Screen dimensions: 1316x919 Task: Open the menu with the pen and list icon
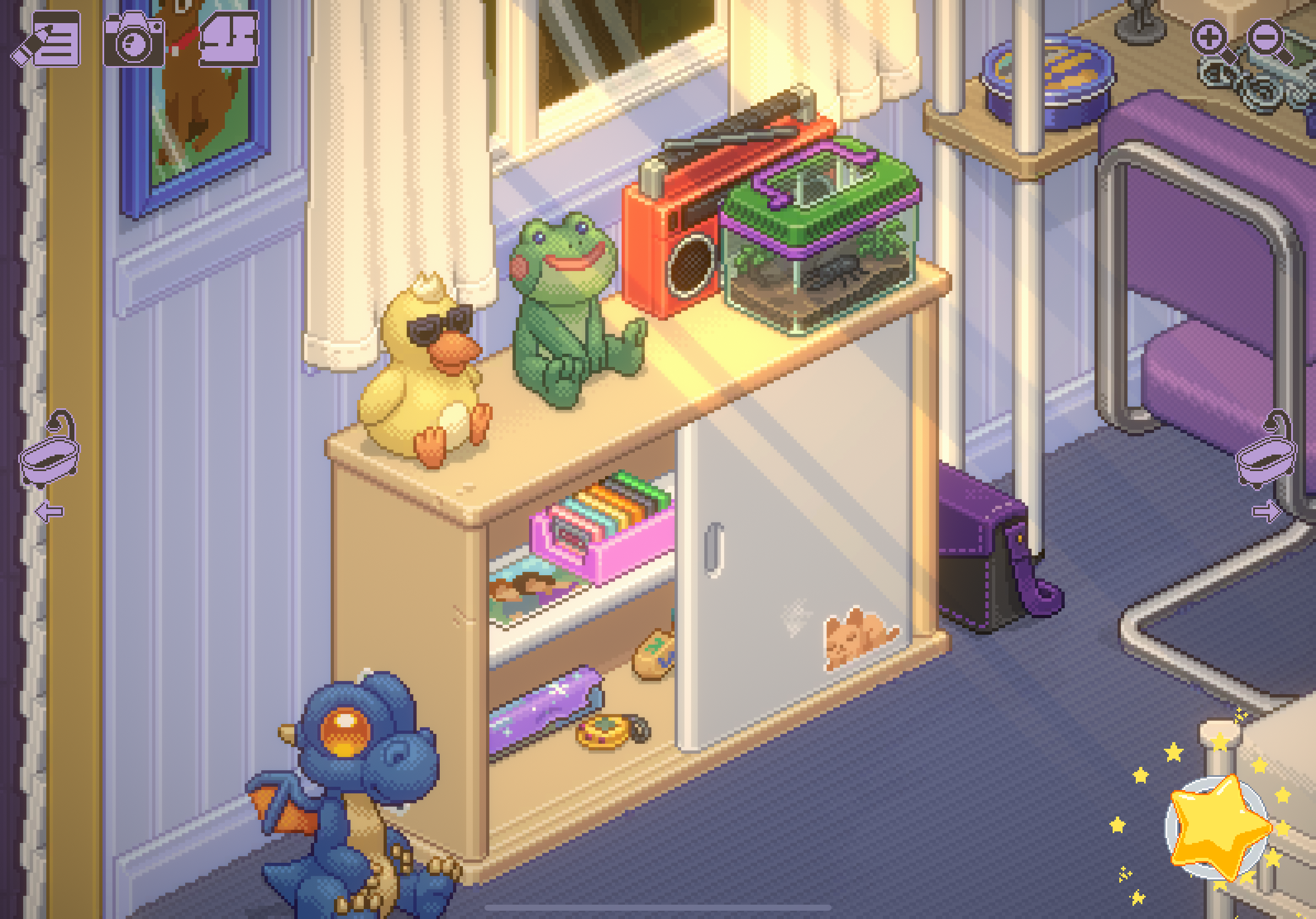point(47,39)
